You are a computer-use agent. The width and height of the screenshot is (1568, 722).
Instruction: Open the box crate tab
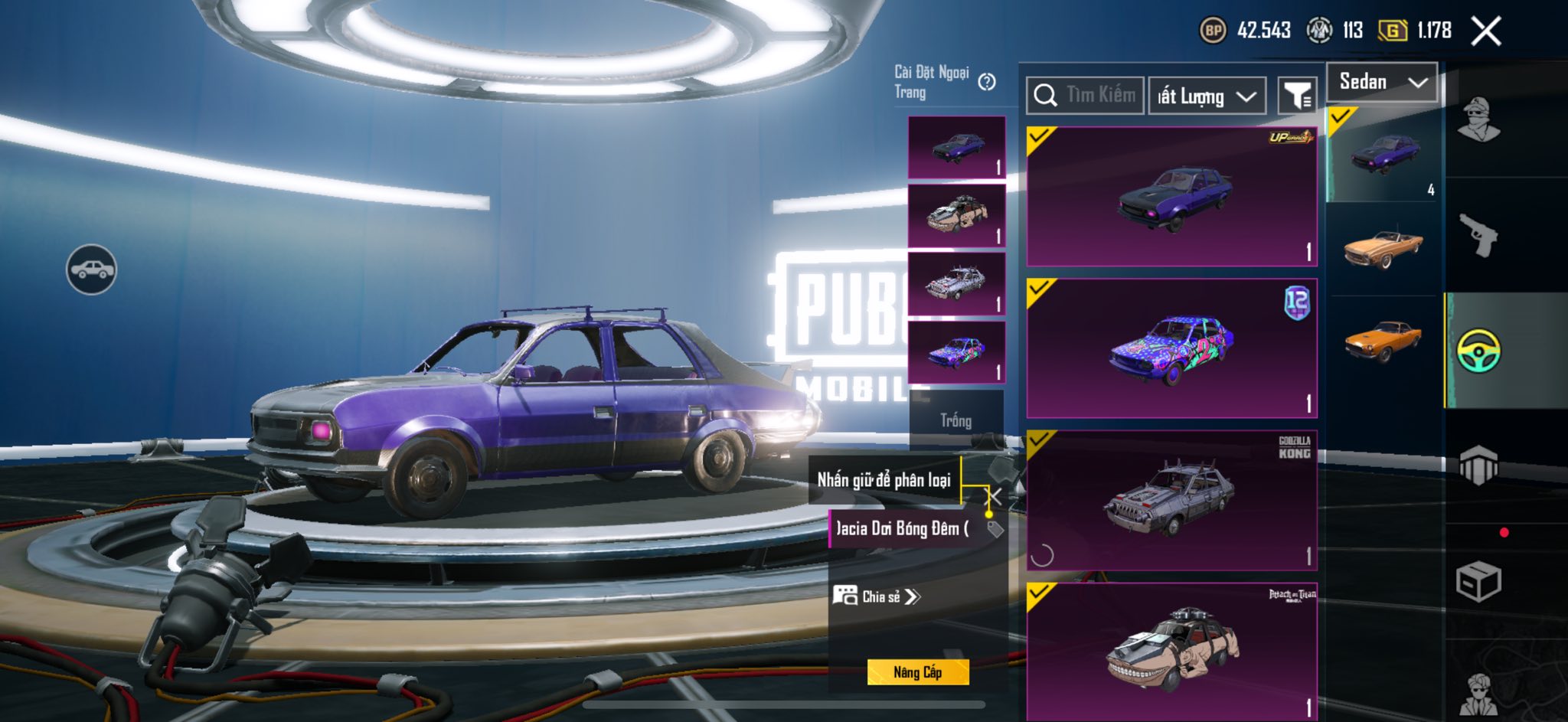[1478, 582]
